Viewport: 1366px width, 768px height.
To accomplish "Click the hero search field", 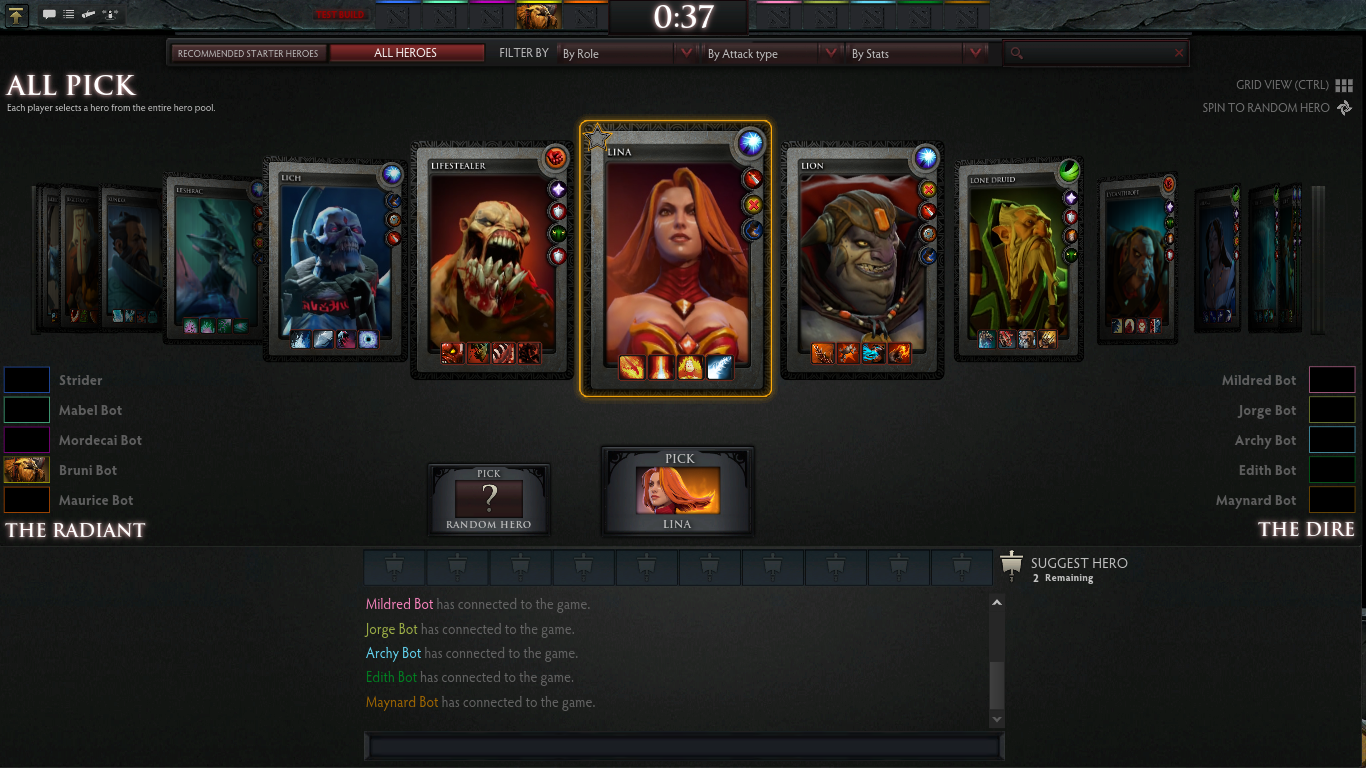I will tap(1095, 53).
